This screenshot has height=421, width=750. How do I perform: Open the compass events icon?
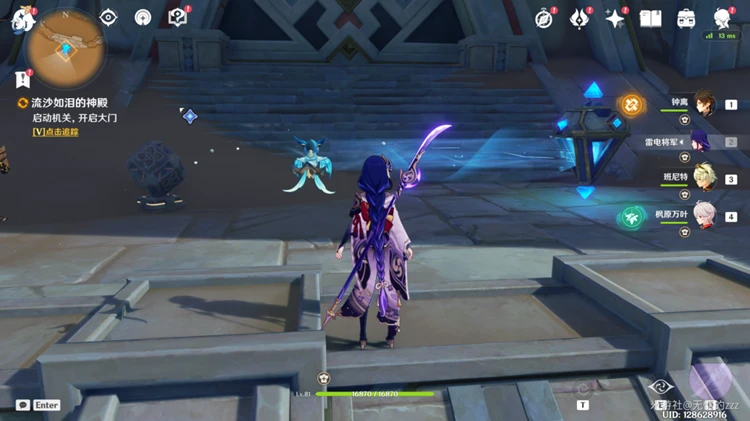(x=545, y=18)
